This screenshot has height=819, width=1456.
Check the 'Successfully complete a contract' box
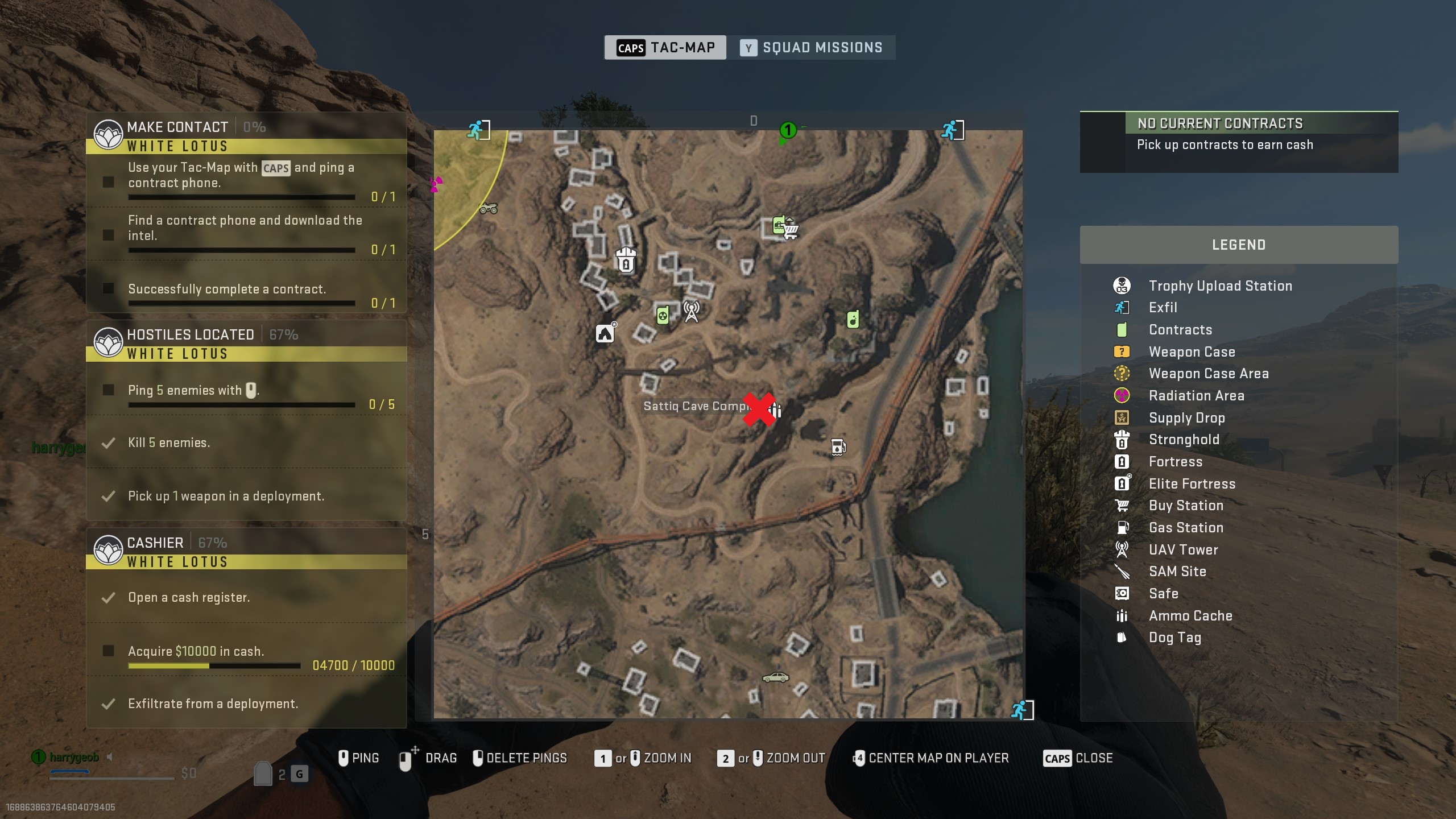(108, 289)
